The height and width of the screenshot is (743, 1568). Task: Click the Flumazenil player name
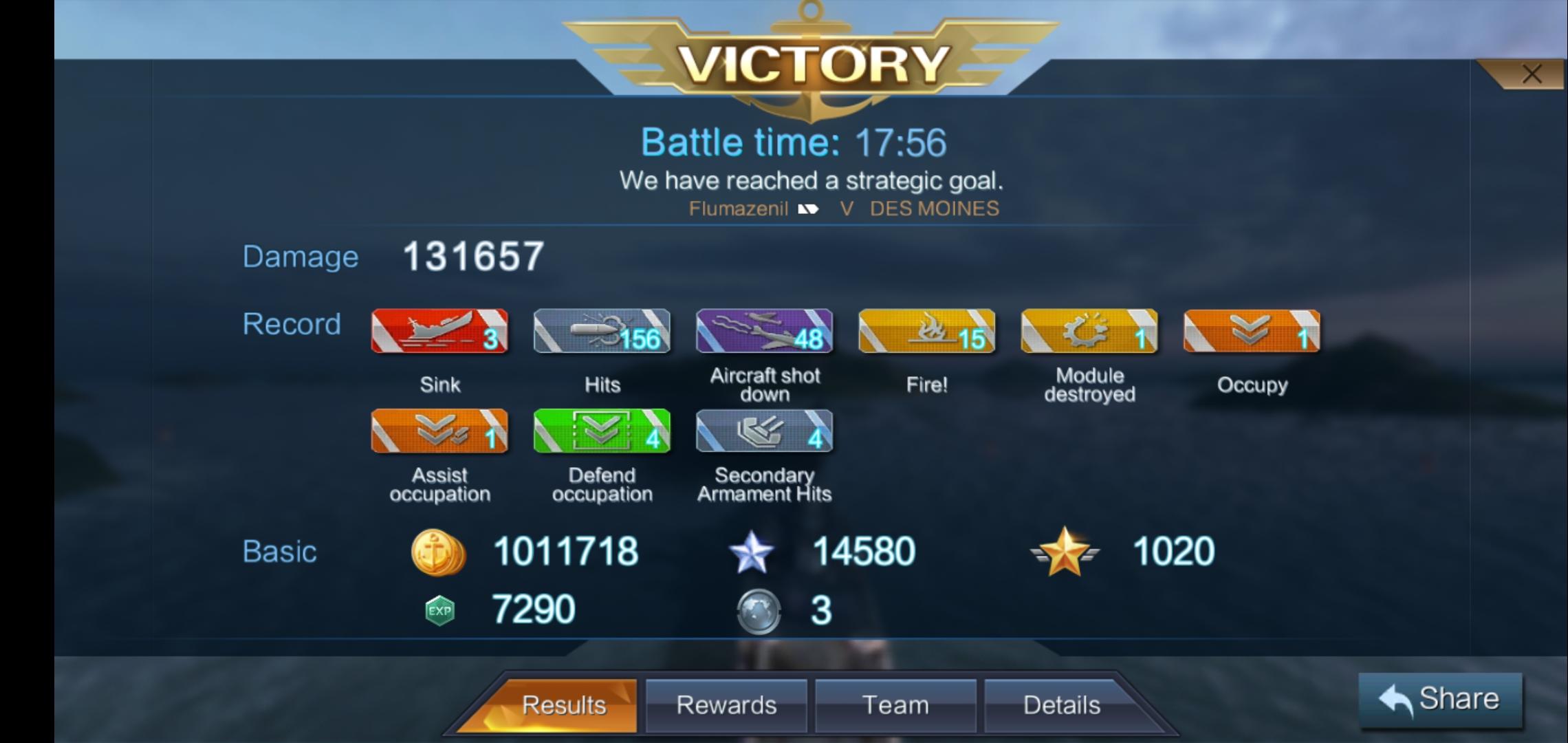(x=737, y=208)
